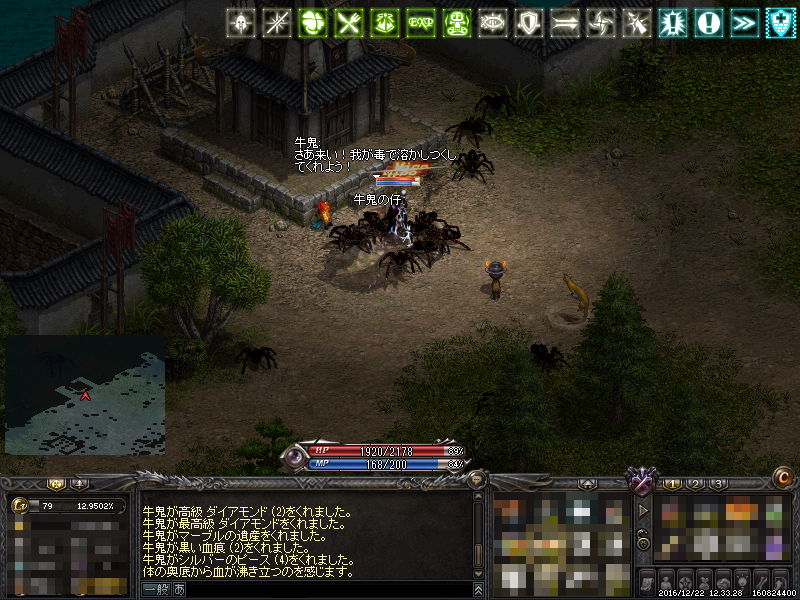Switch to hotbar page 3
Image resolution: width=800 pixels, height=600 pixels.
tap(718, 485)
